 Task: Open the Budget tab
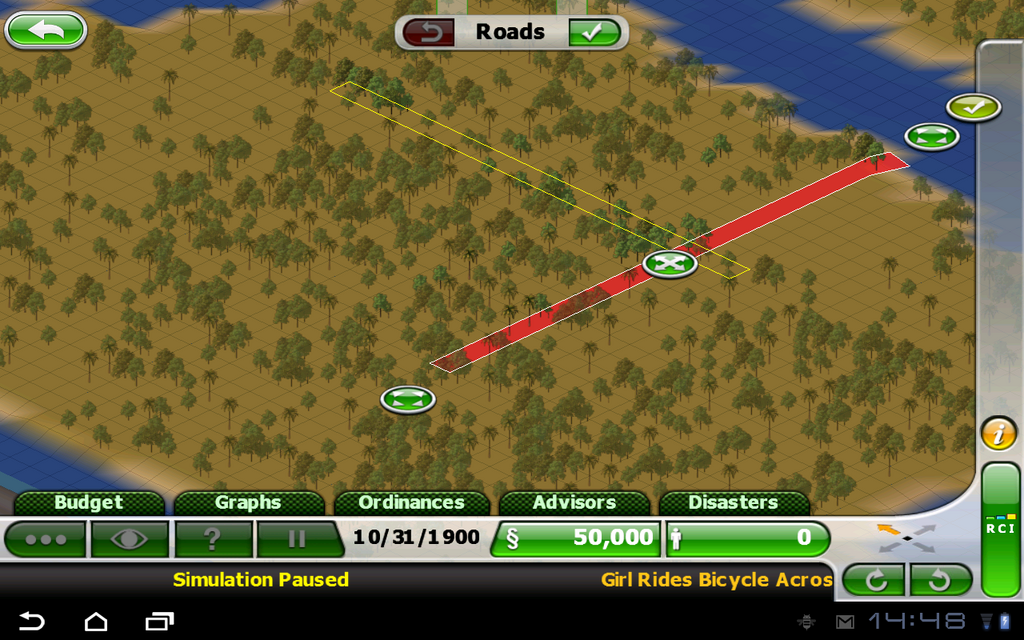[88, 502]
